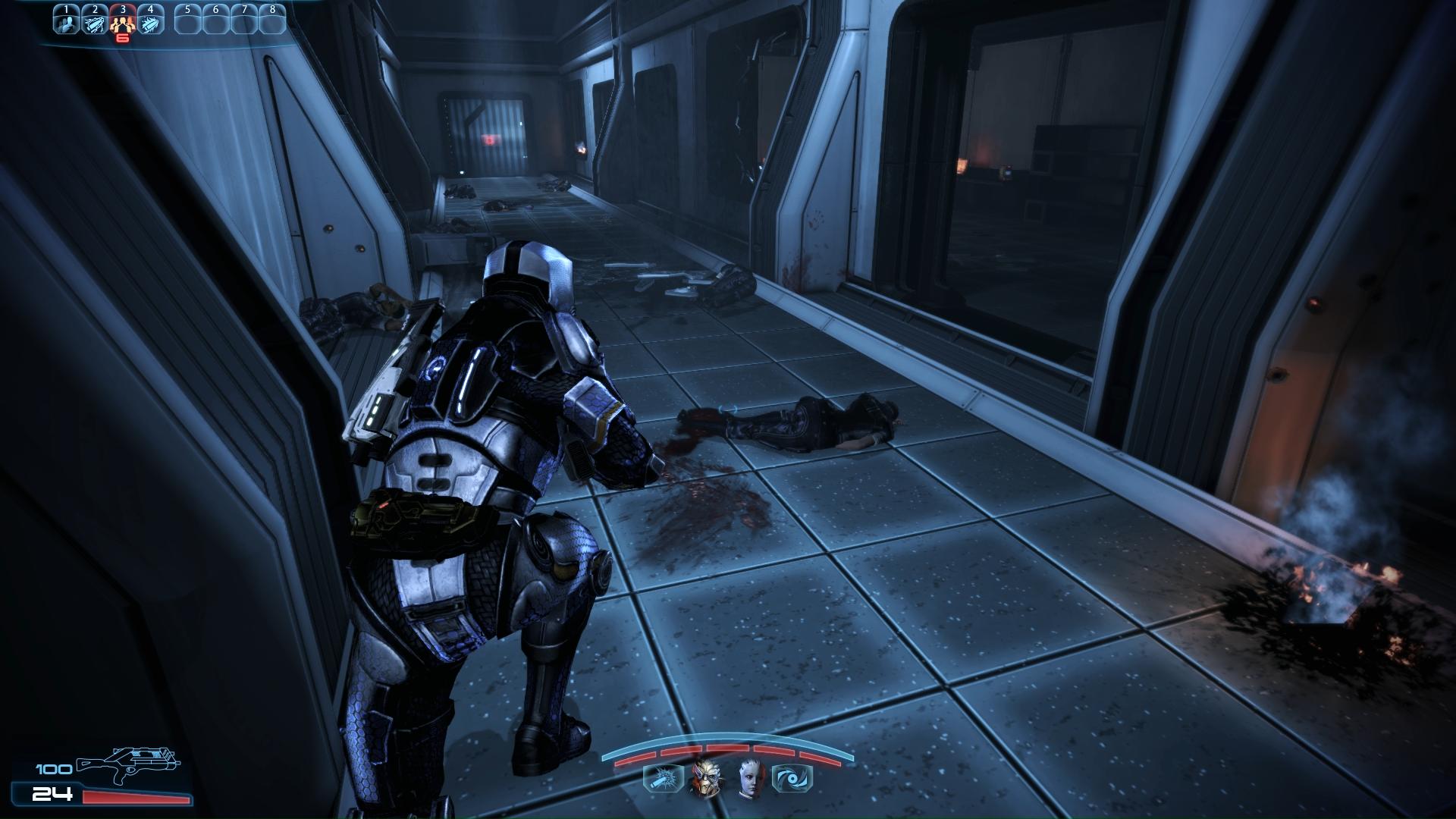
Task: Activate the power in hotbar slot 1
Action: tap(66, 22)
